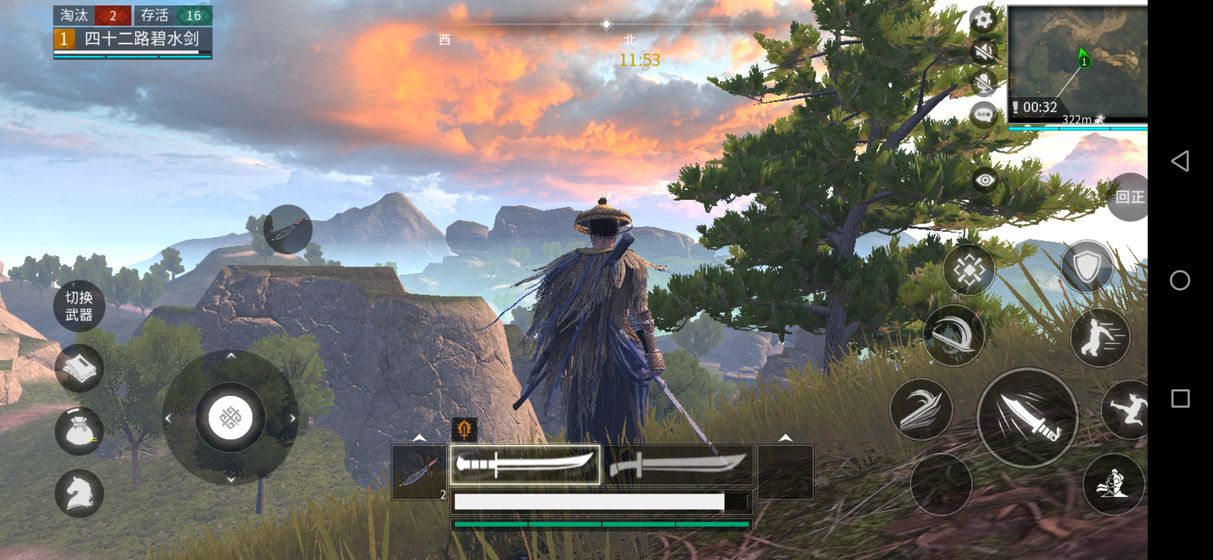The image size is (1213, 560).
Task: Open the chat bubble quick messages
Action: (x=983, y=115)
